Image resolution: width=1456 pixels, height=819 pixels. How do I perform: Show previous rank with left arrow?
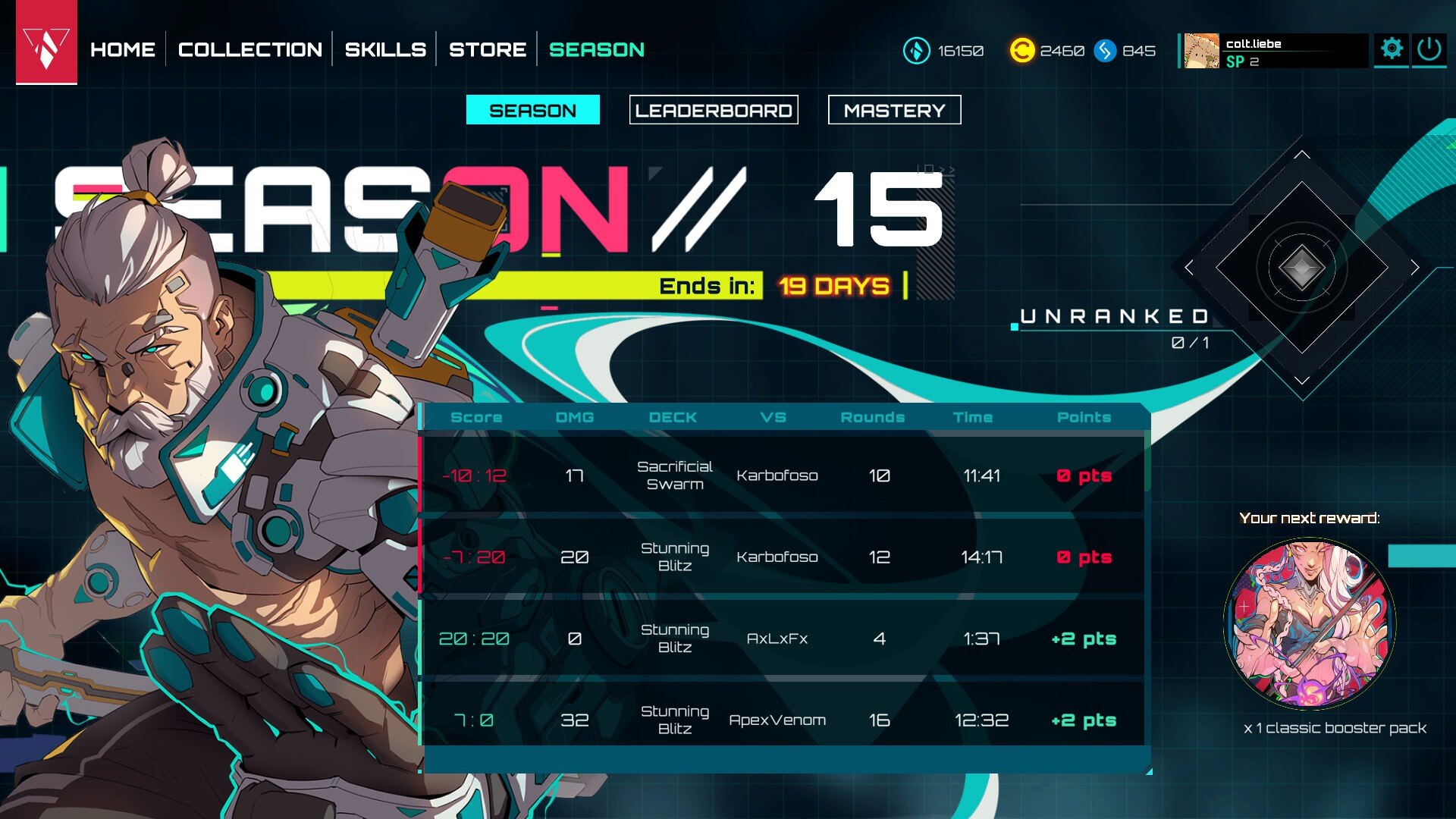tap(1188, 268)
